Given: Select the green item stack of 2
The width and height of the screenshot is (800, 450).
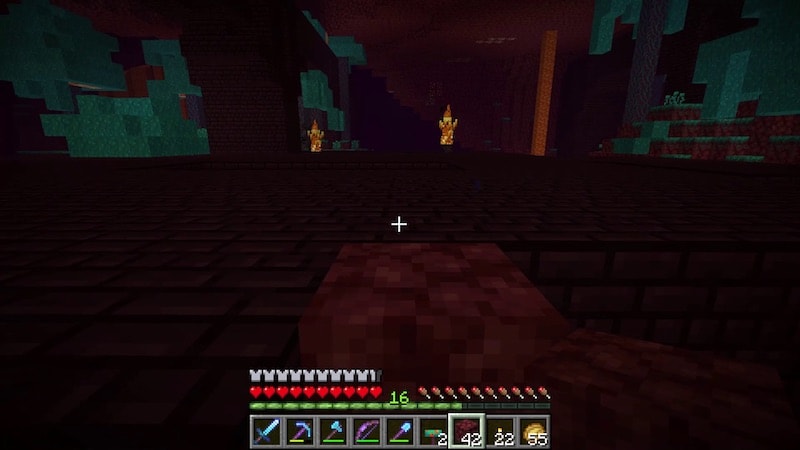Looking at the screenshot, I should [x=433, y=431].
